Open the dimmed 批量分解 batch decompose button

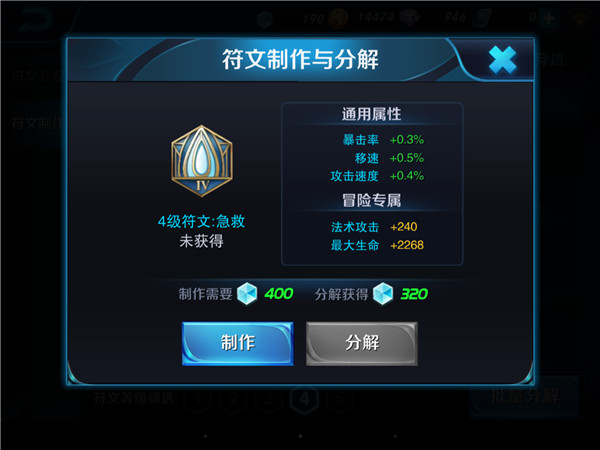[x=523, y=395]
